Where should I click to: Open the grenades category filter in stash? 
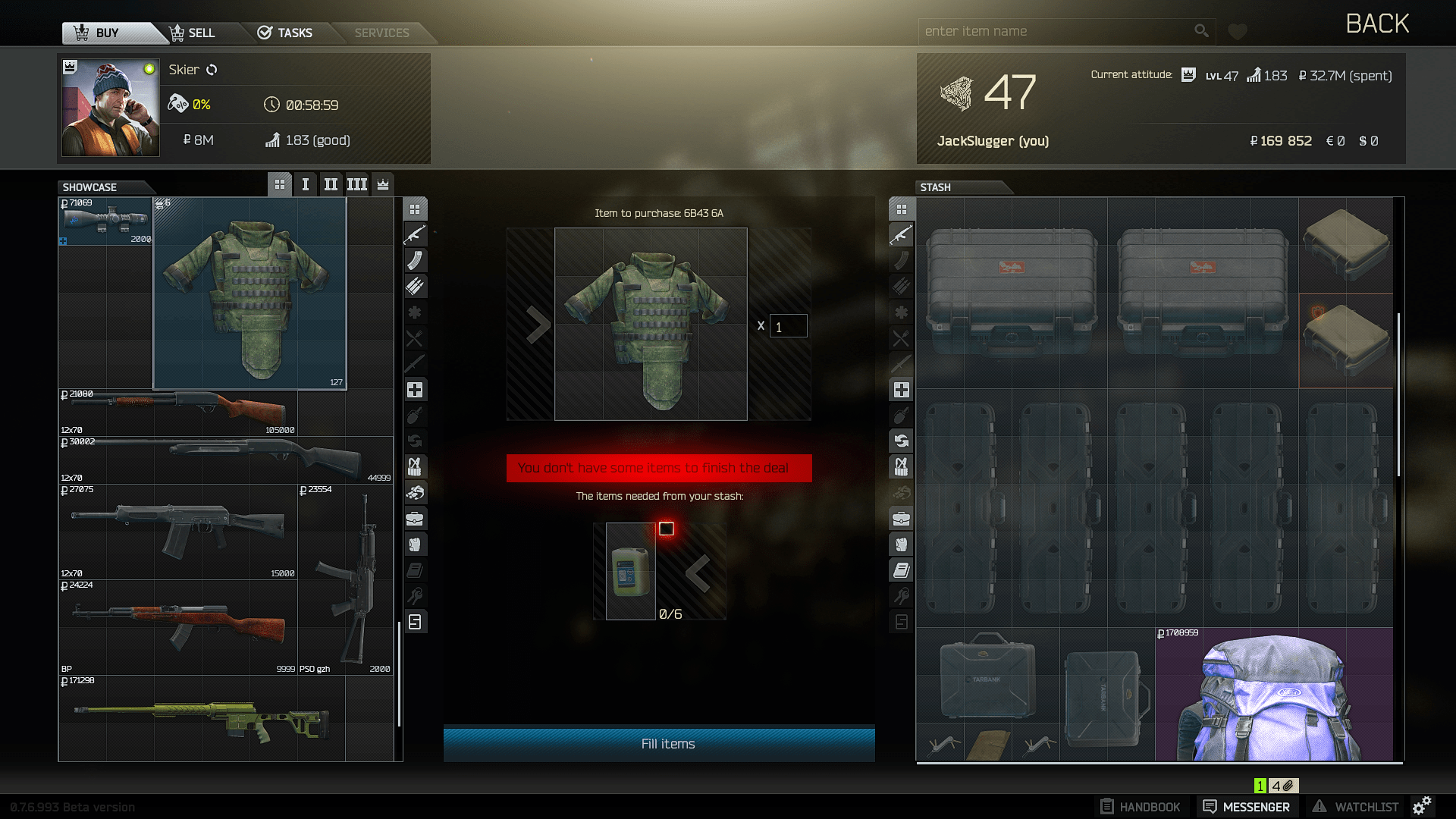901,415
